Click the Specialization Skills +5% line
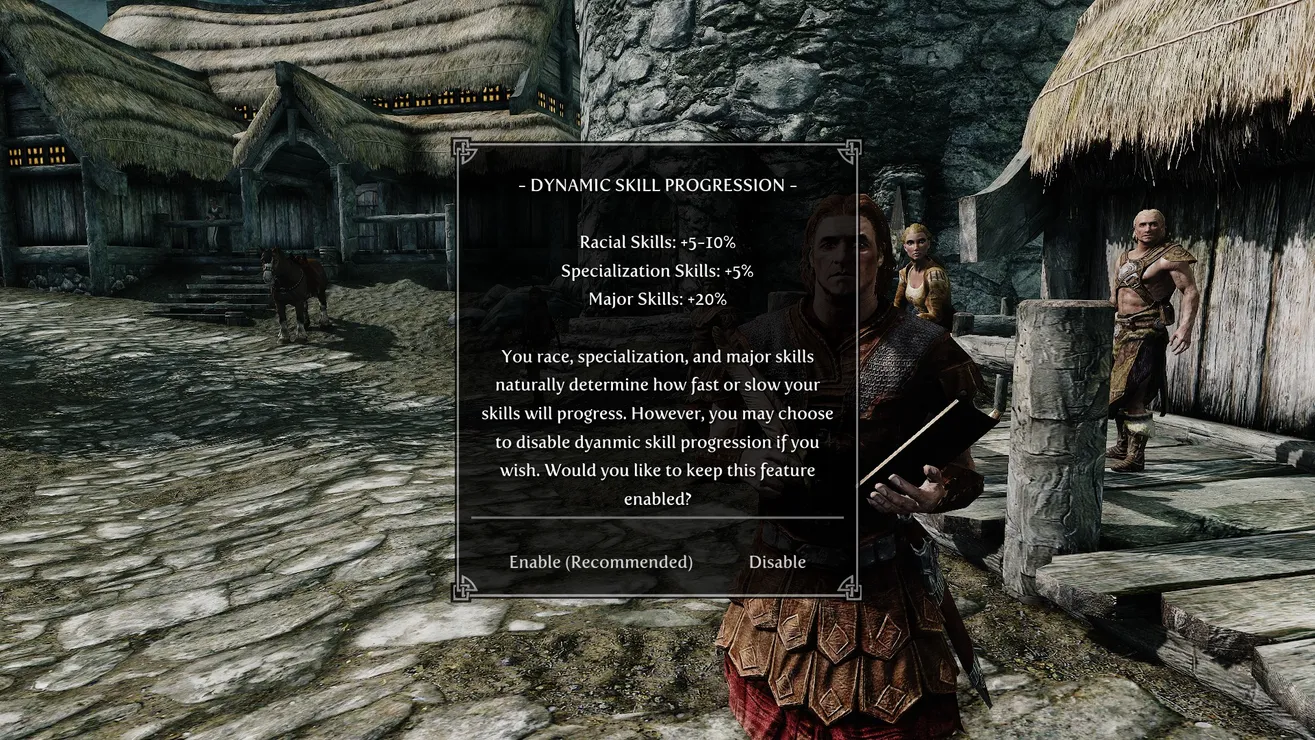The width and height of the screenshot is (1315, 740). (655, 270)
